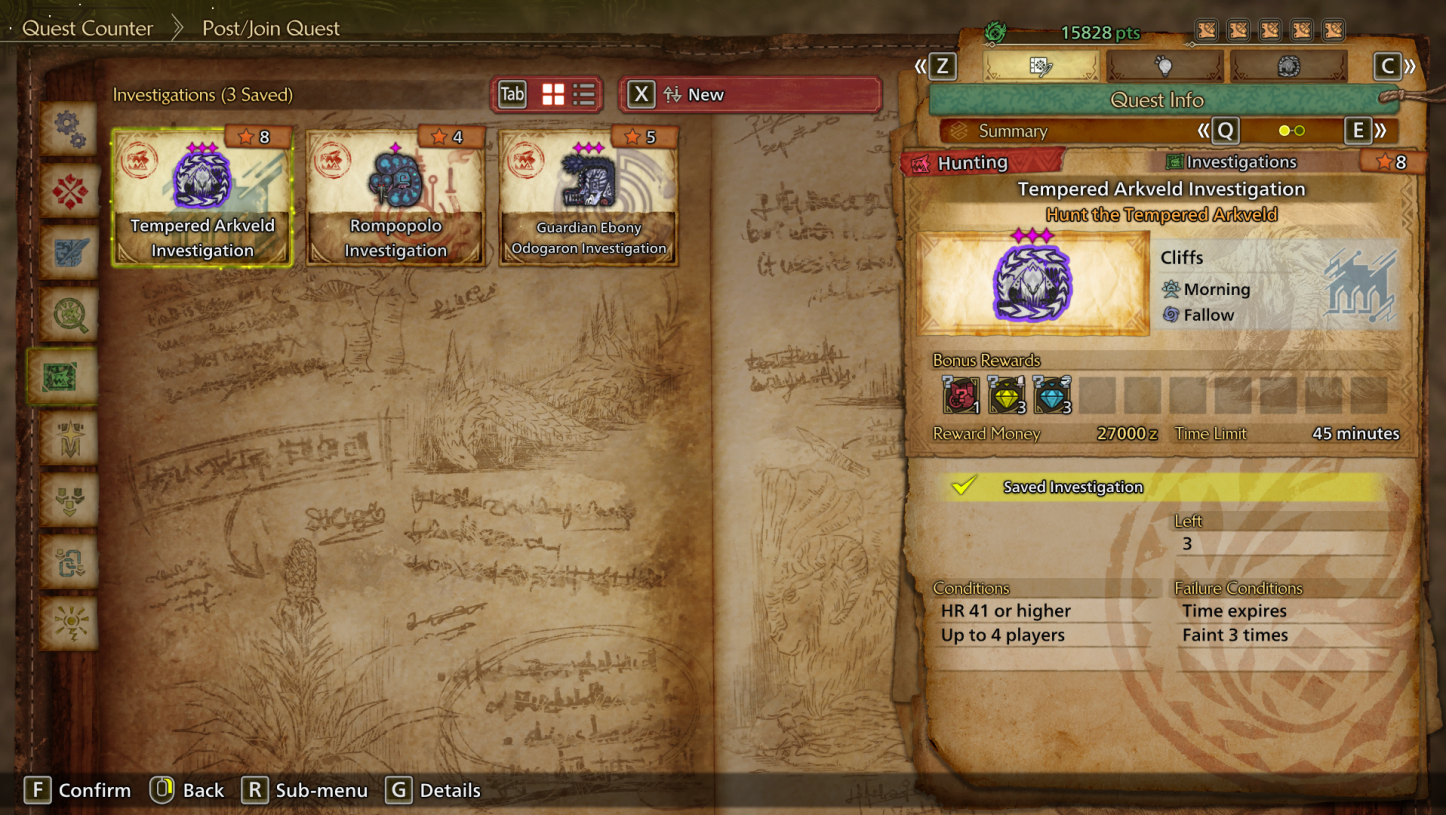
Task: Open the monster emblem tab
Action: click(1288, 66)
